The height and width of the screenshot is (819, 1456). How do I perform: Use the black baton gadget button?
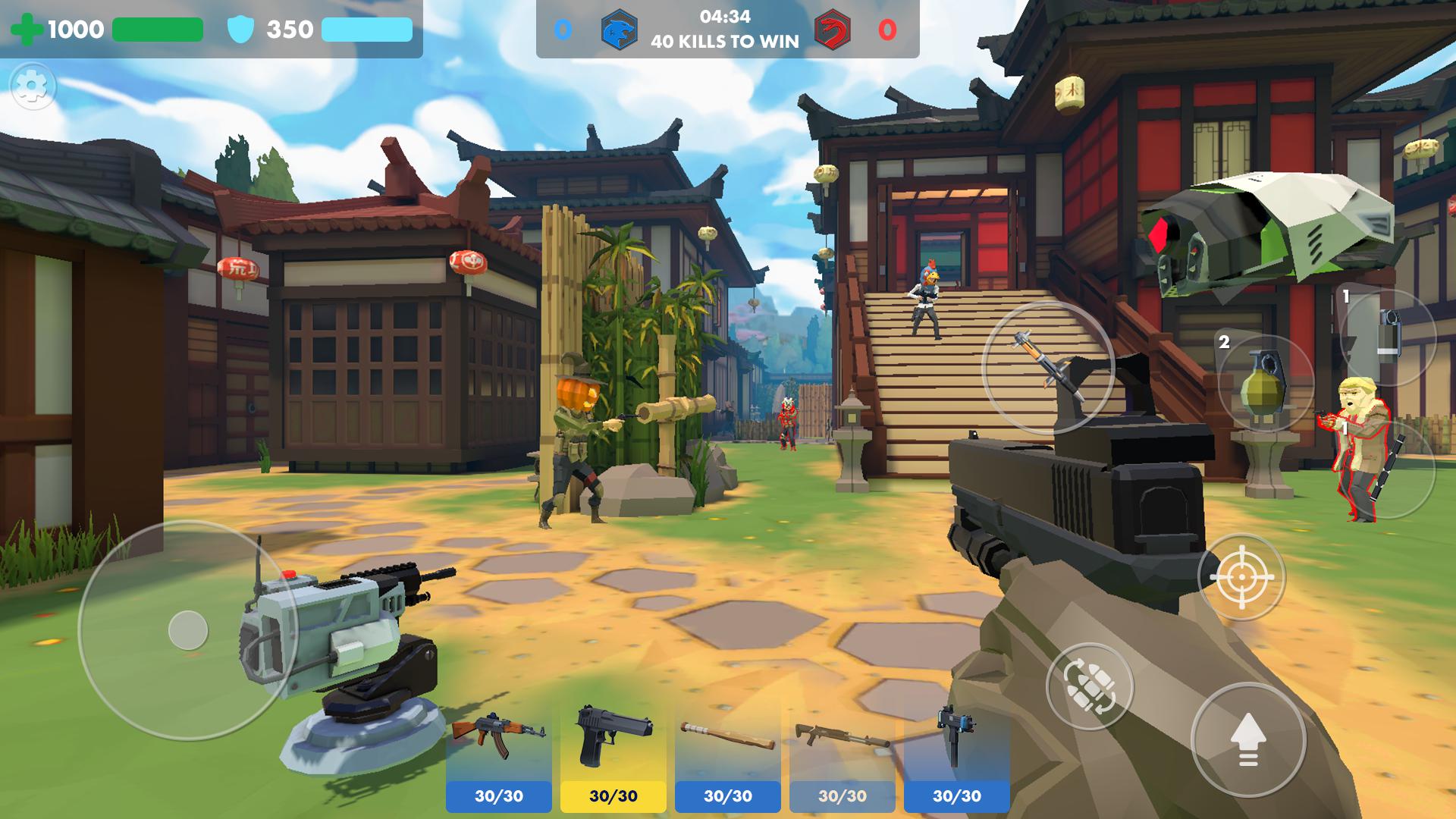(x=1386, y=470)
